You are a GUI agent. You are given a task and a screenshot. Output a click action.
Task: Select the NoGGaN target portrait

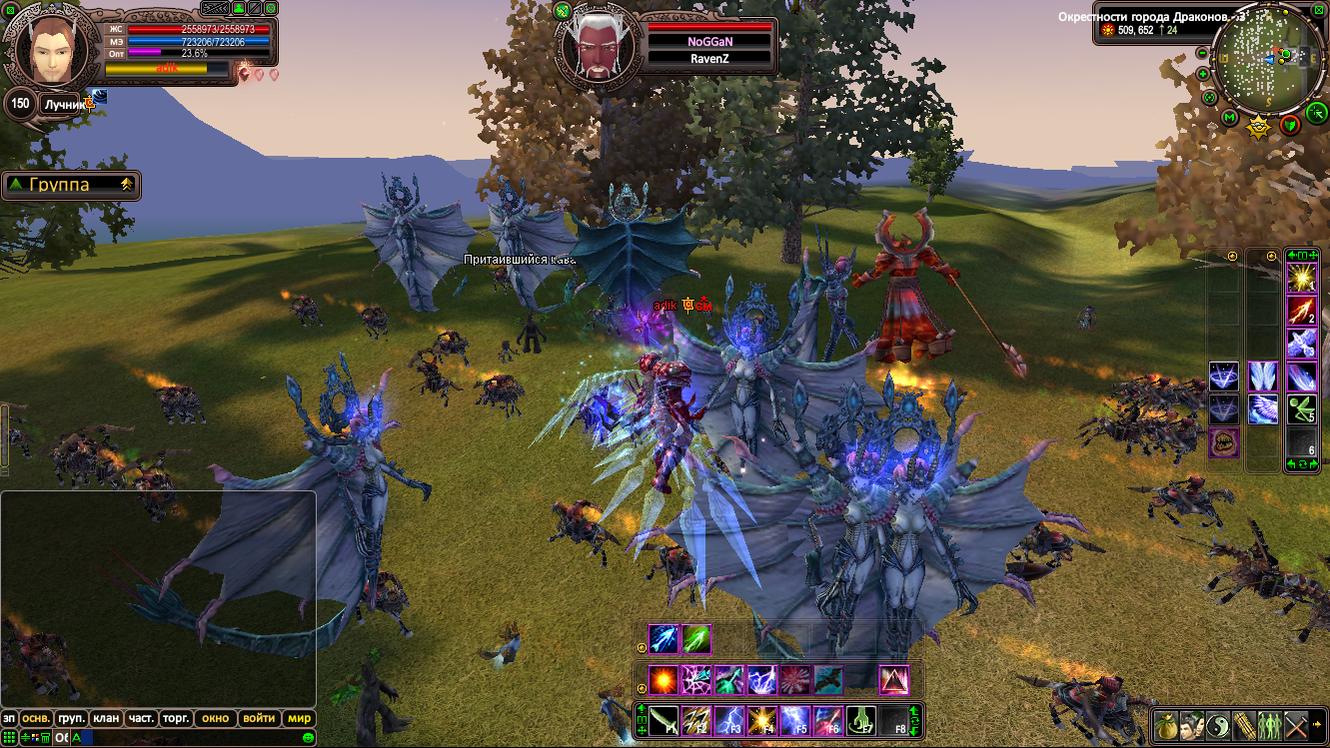(x=596, y=43)
